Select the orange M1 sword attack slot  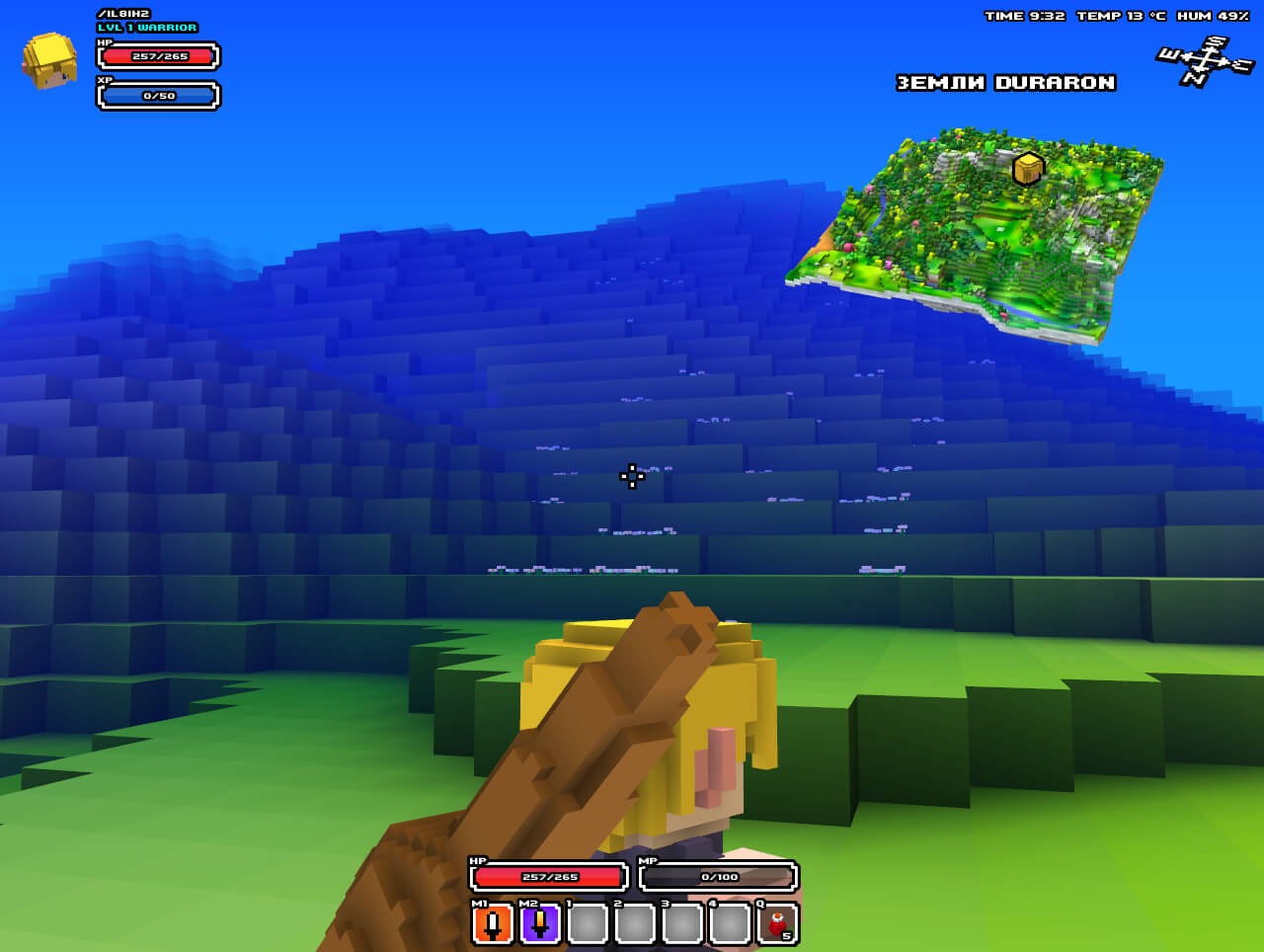(x=493, y=925)
